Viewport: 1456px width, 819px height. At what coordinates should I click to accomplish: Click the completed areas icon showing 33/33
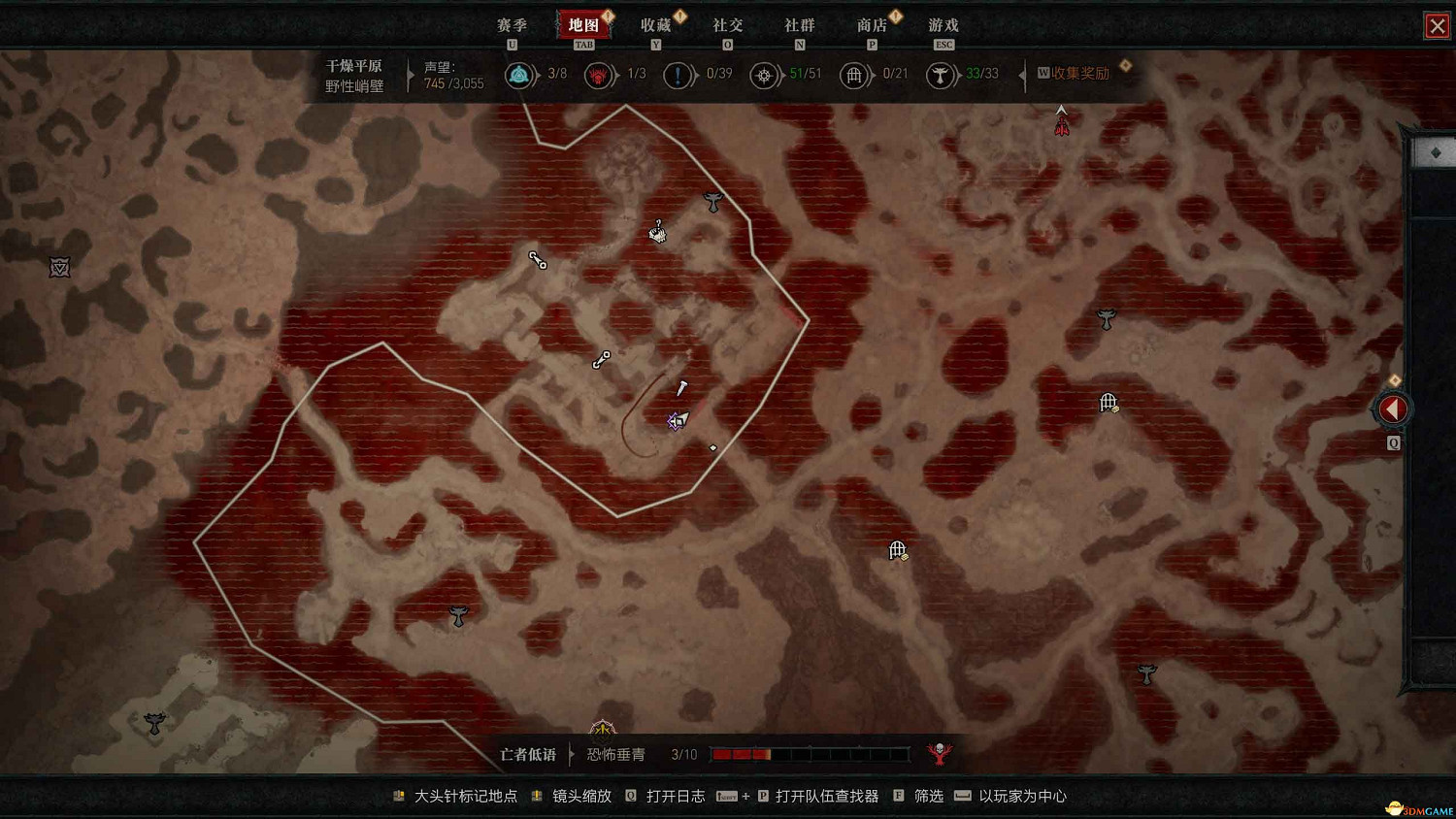pos(942,75)
